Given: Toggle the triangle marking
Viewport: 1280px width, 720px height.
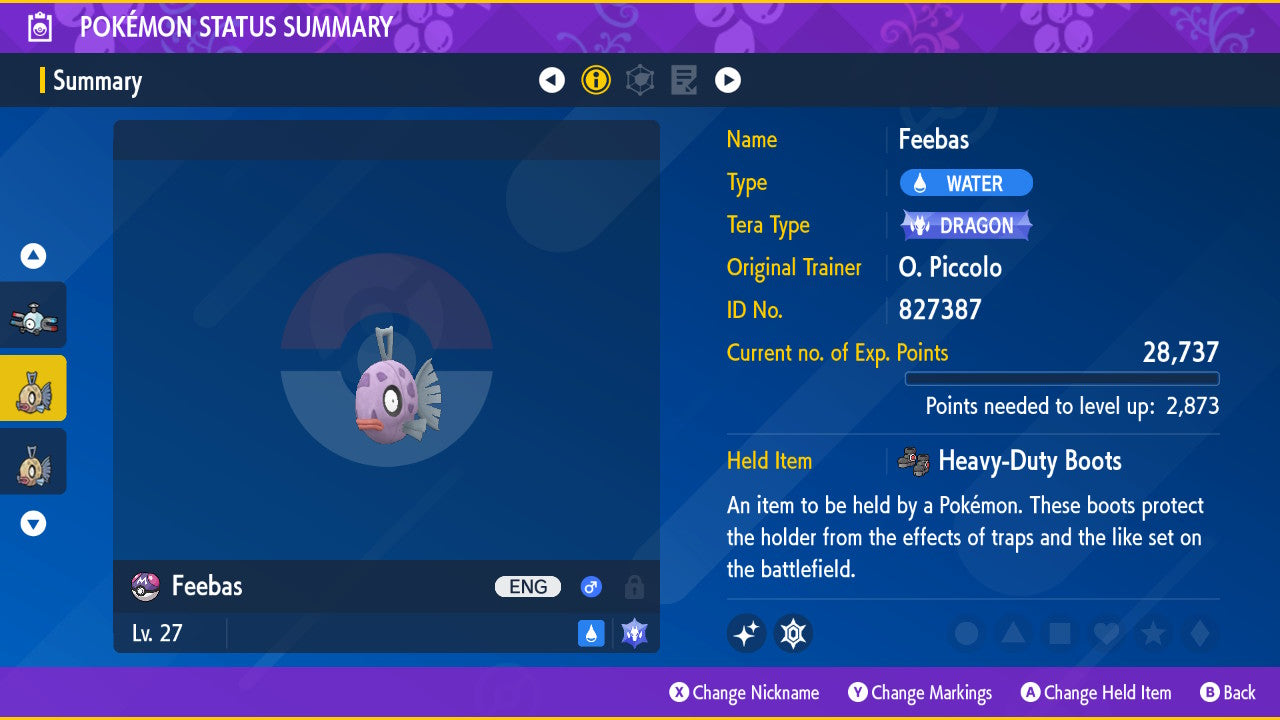Looking at the screenshot, I should pos(1012,633).
